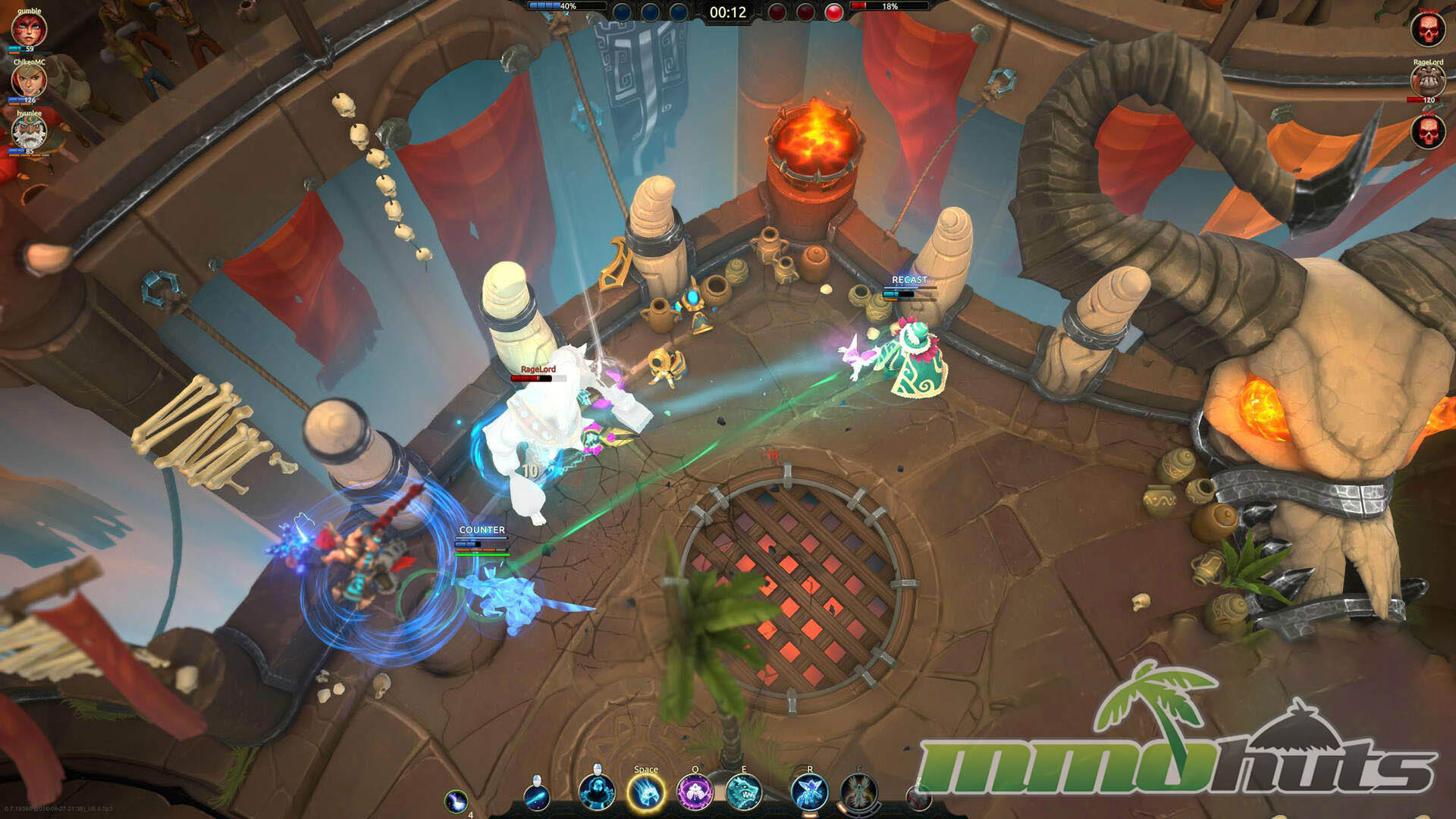Select teammate hyunlee's portrait
This screenshot has height=819, width=1456.
click(x=30, y=132)
